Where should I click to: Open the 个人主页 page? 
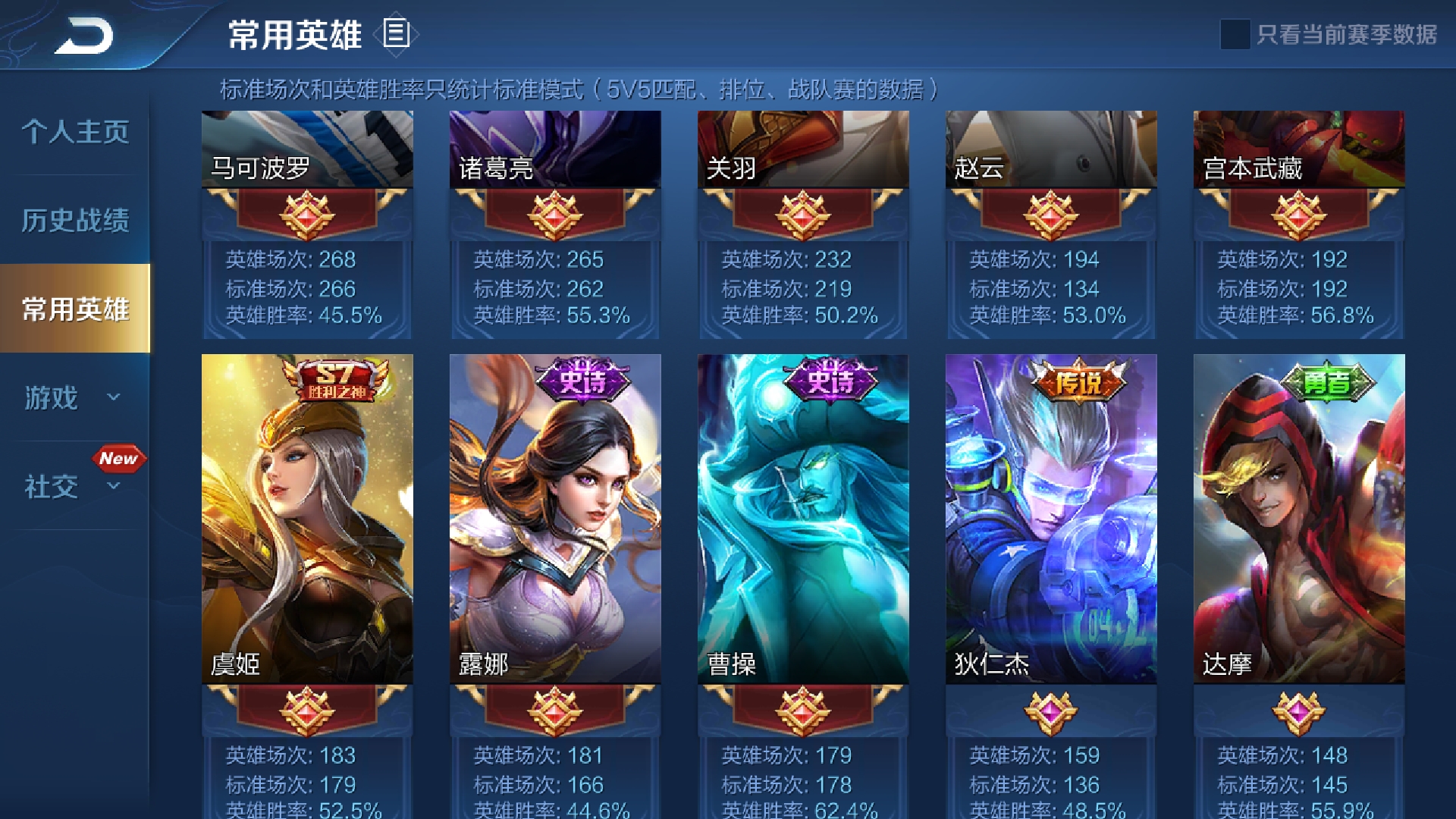75,132
